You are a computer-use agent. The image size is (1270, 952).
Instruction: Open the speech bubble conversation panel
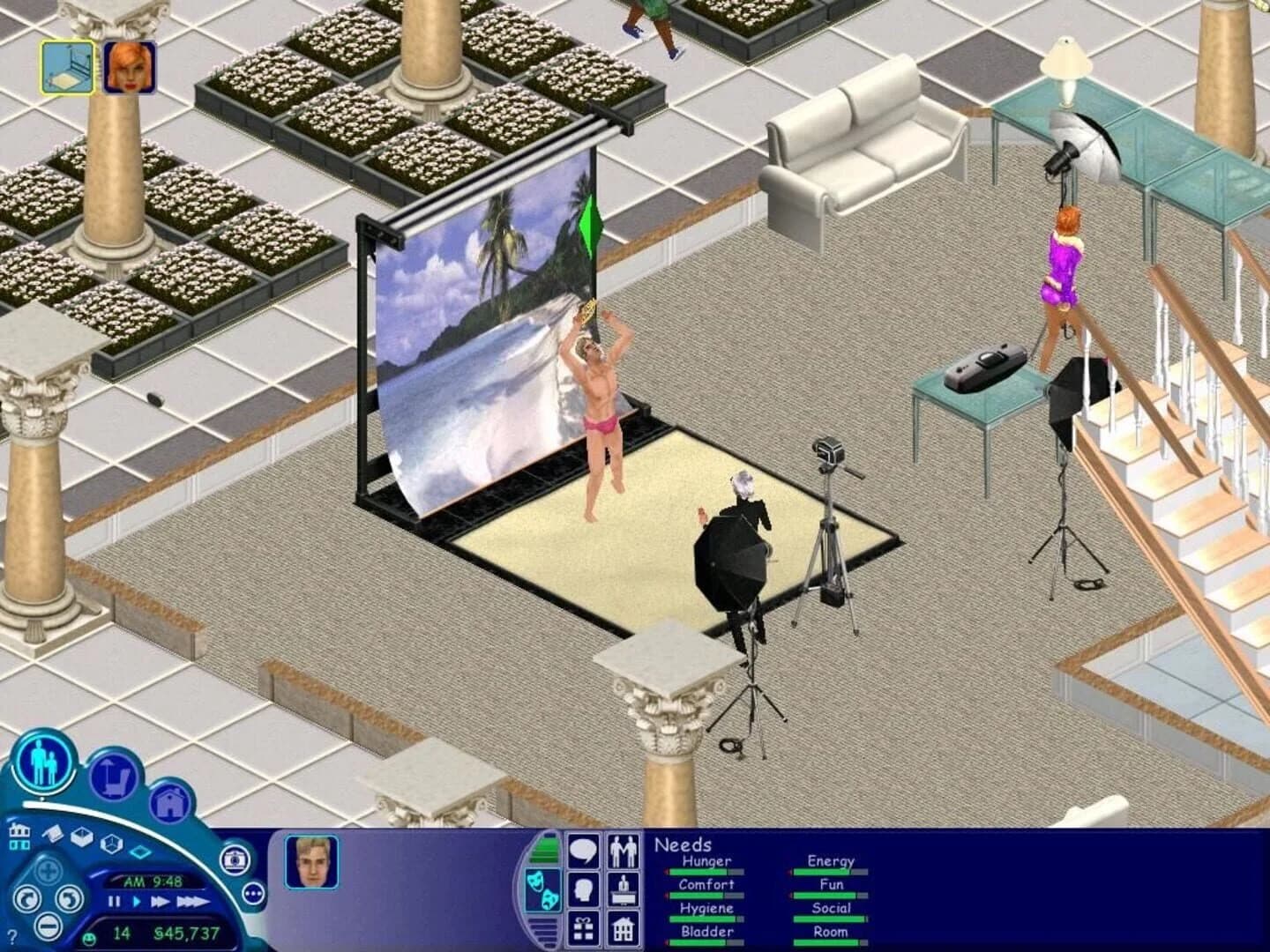coord(583,851)
